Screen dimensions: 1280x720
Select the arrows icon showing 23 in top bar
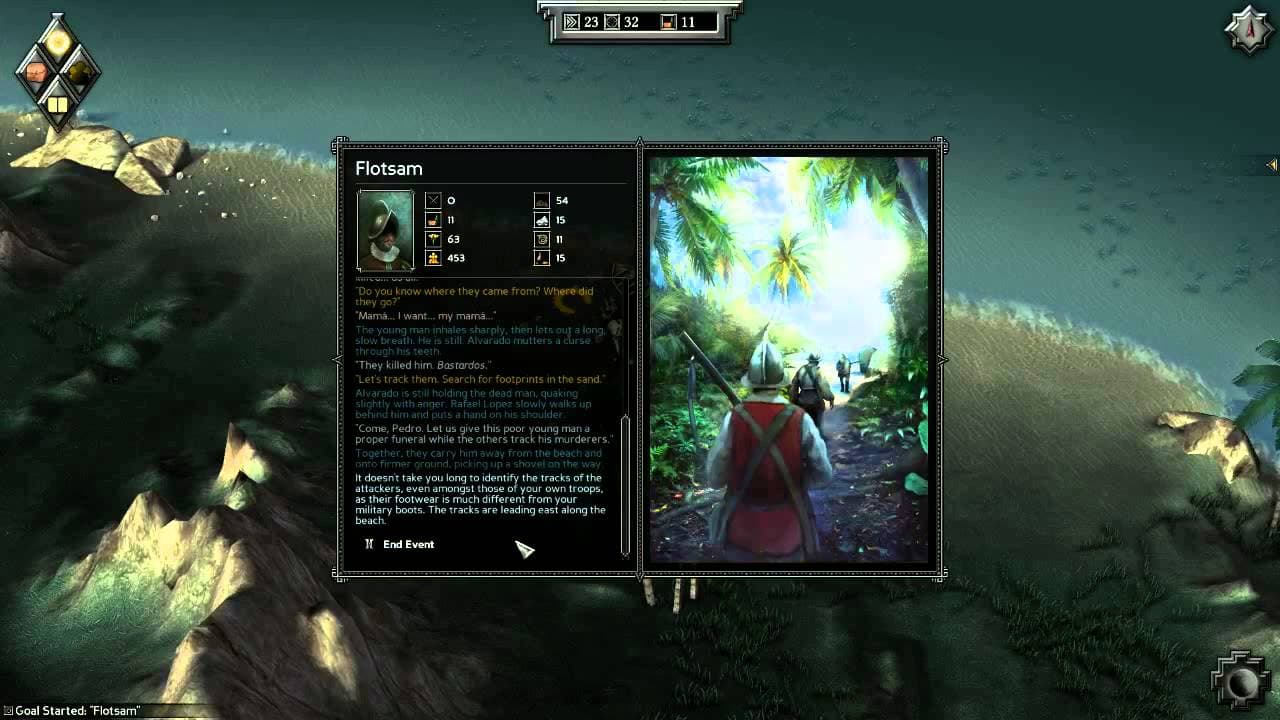[572, 21]
